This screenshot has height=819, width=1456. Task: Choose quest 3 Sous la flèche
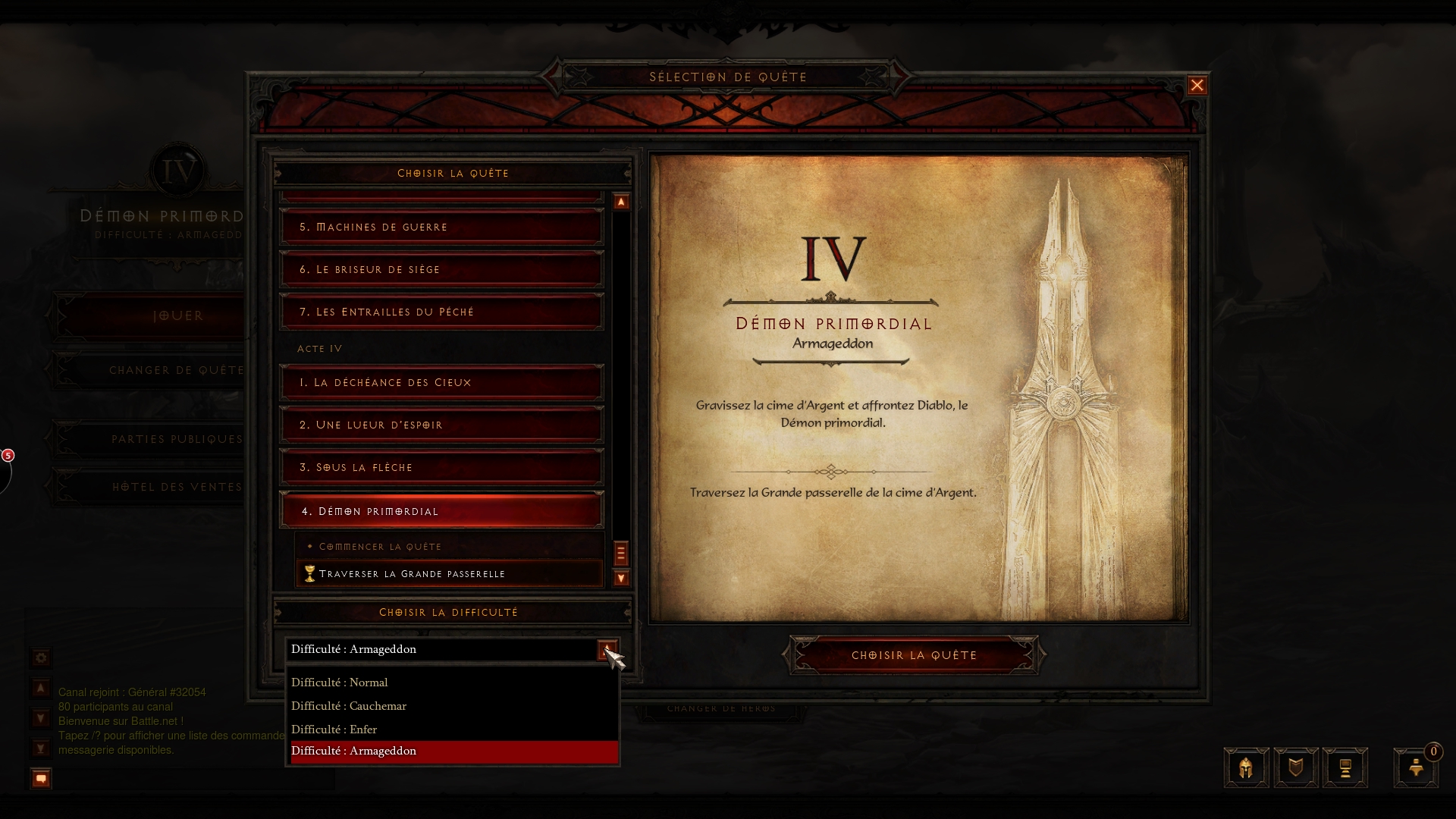441,467
